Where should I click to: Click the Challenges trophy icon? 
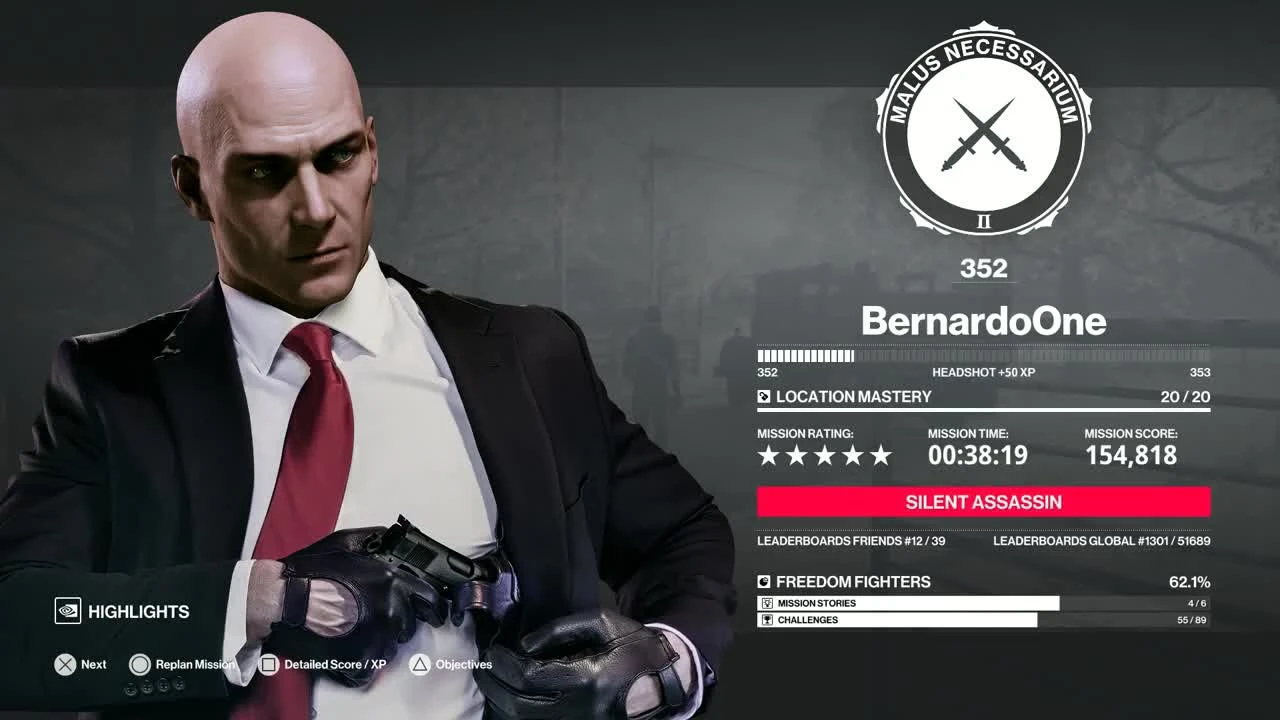tap(769, 620)
